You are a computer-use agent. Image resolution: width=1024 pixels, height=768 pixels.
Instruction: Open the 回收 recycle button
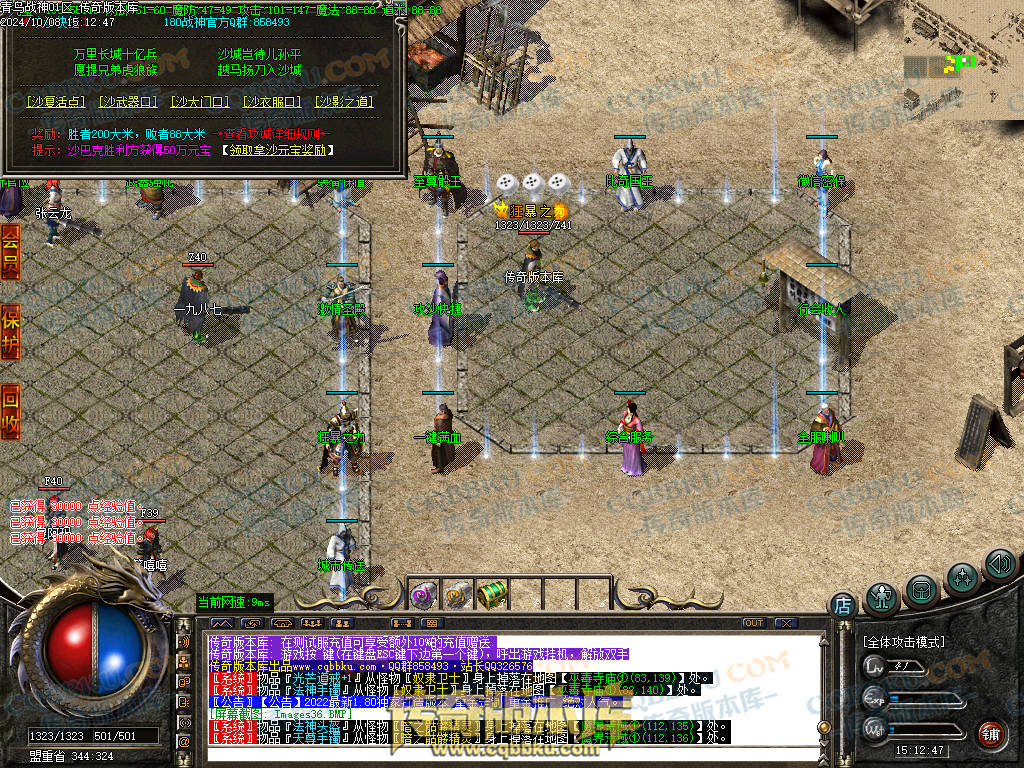pos(10,410)
